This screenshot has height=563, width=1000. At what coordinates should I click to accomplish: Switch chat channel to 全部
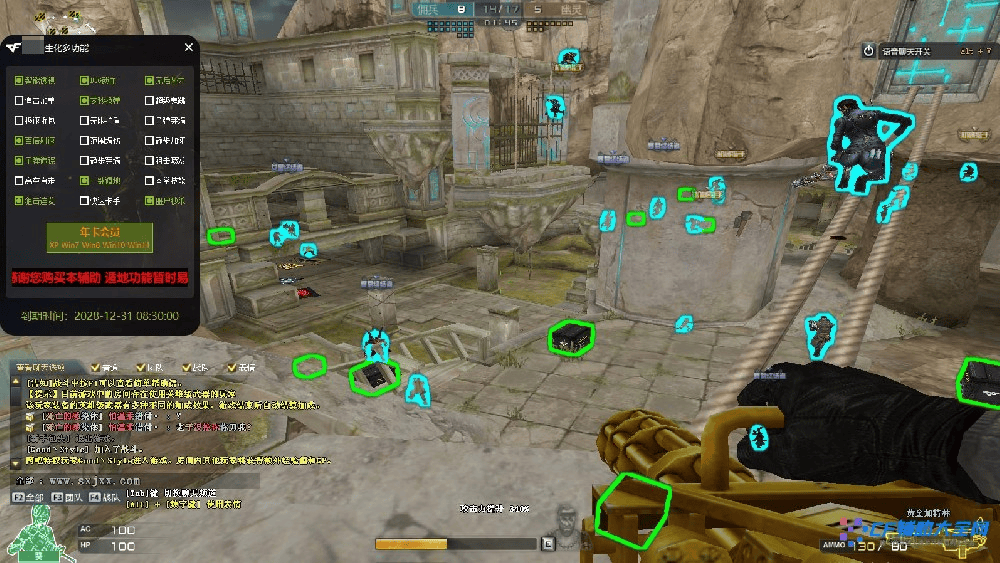coord(28,496)
